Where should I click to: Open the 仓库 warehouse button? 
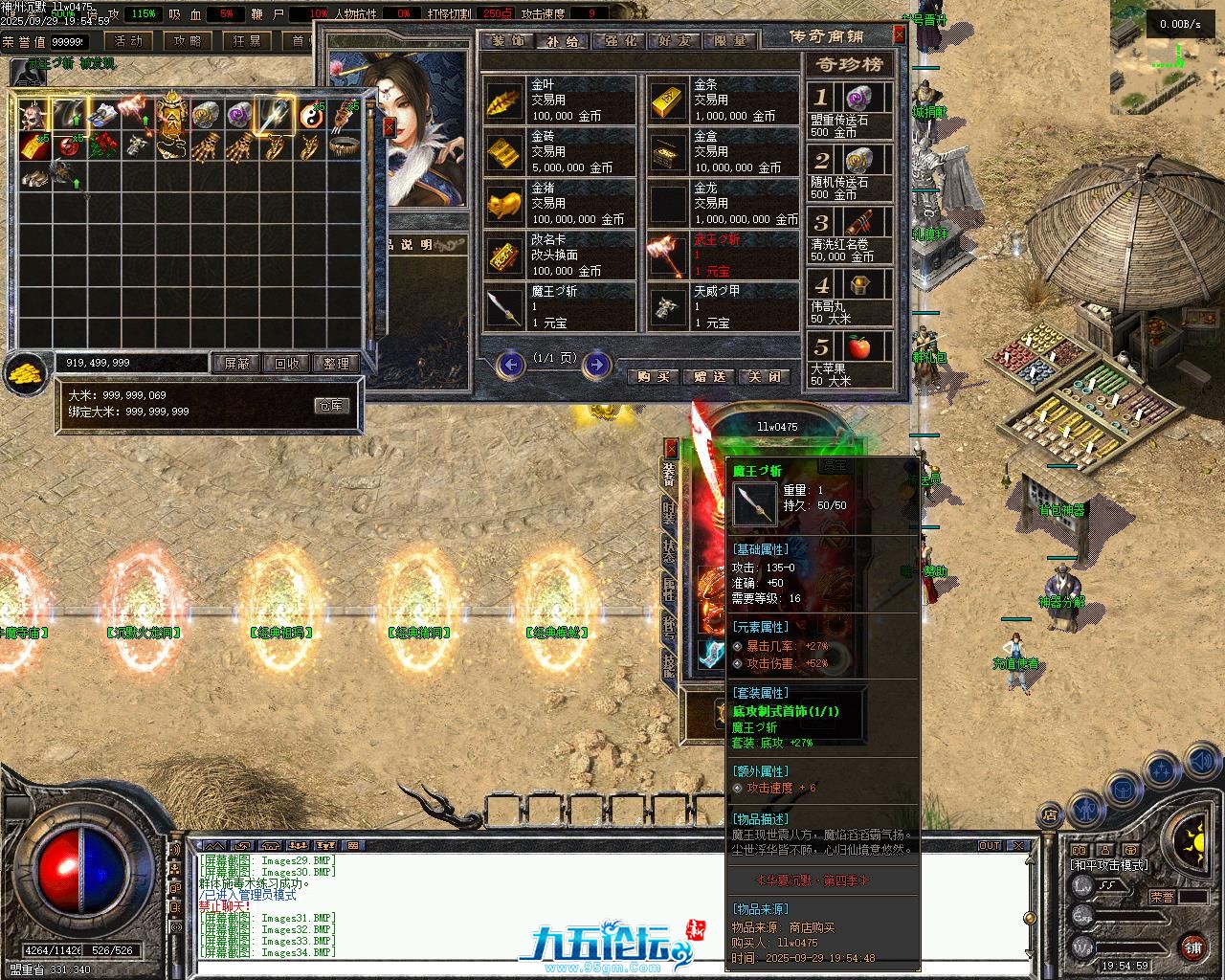tap(330, 406)
